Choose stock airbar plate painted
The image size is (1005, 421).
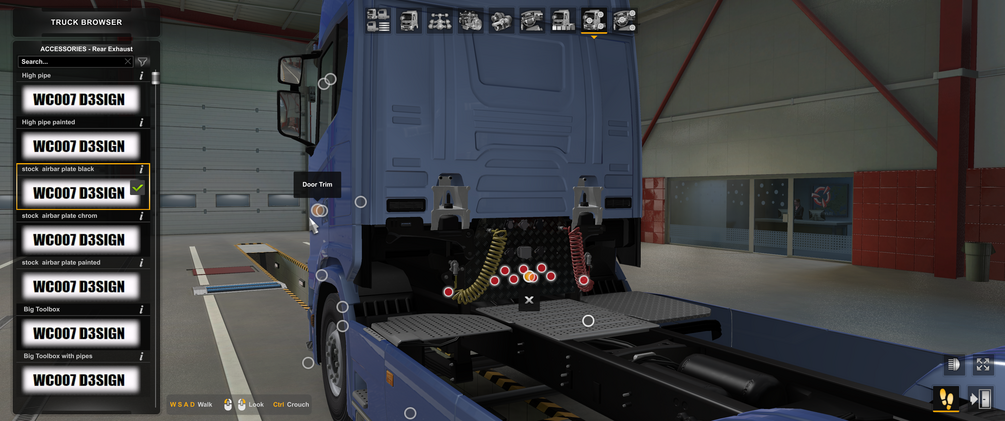click(x=79, y=286)
